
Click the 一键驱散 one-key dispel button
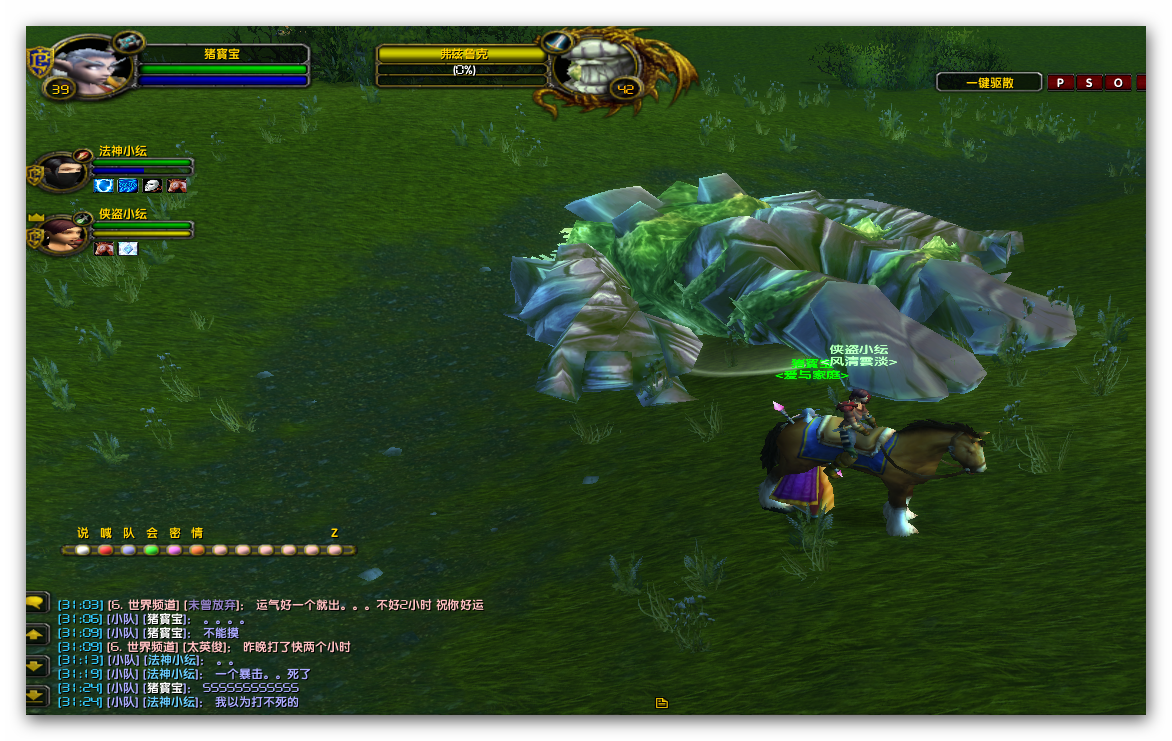(989, 83)
